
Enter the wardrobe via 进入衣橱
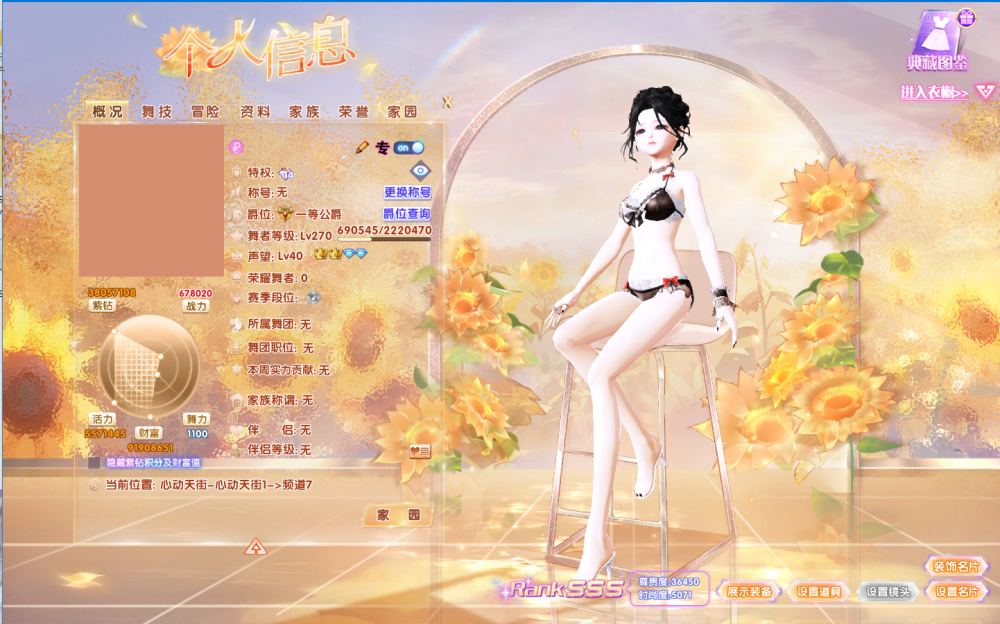(x=934, y=93)
